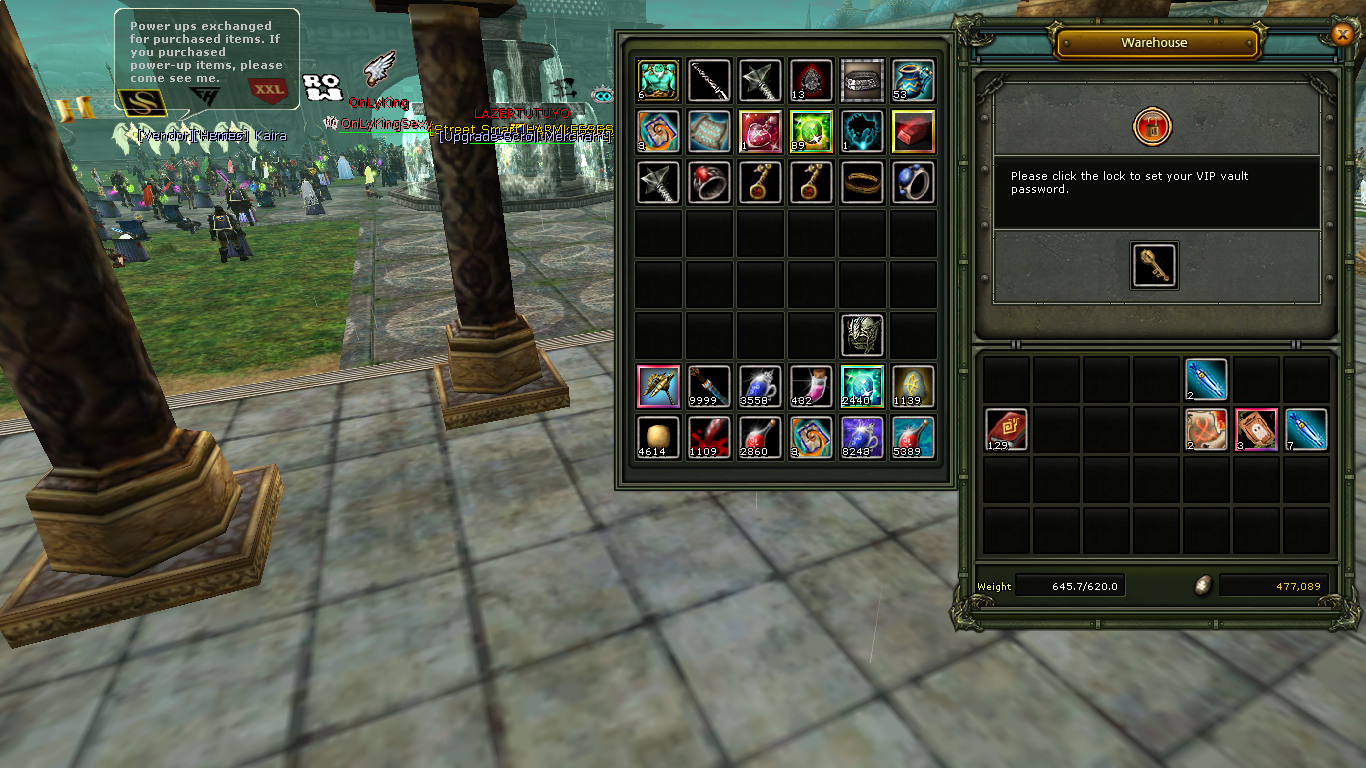
Task: Select the pink potion vial stacked at 482
Action: point(811,387)
